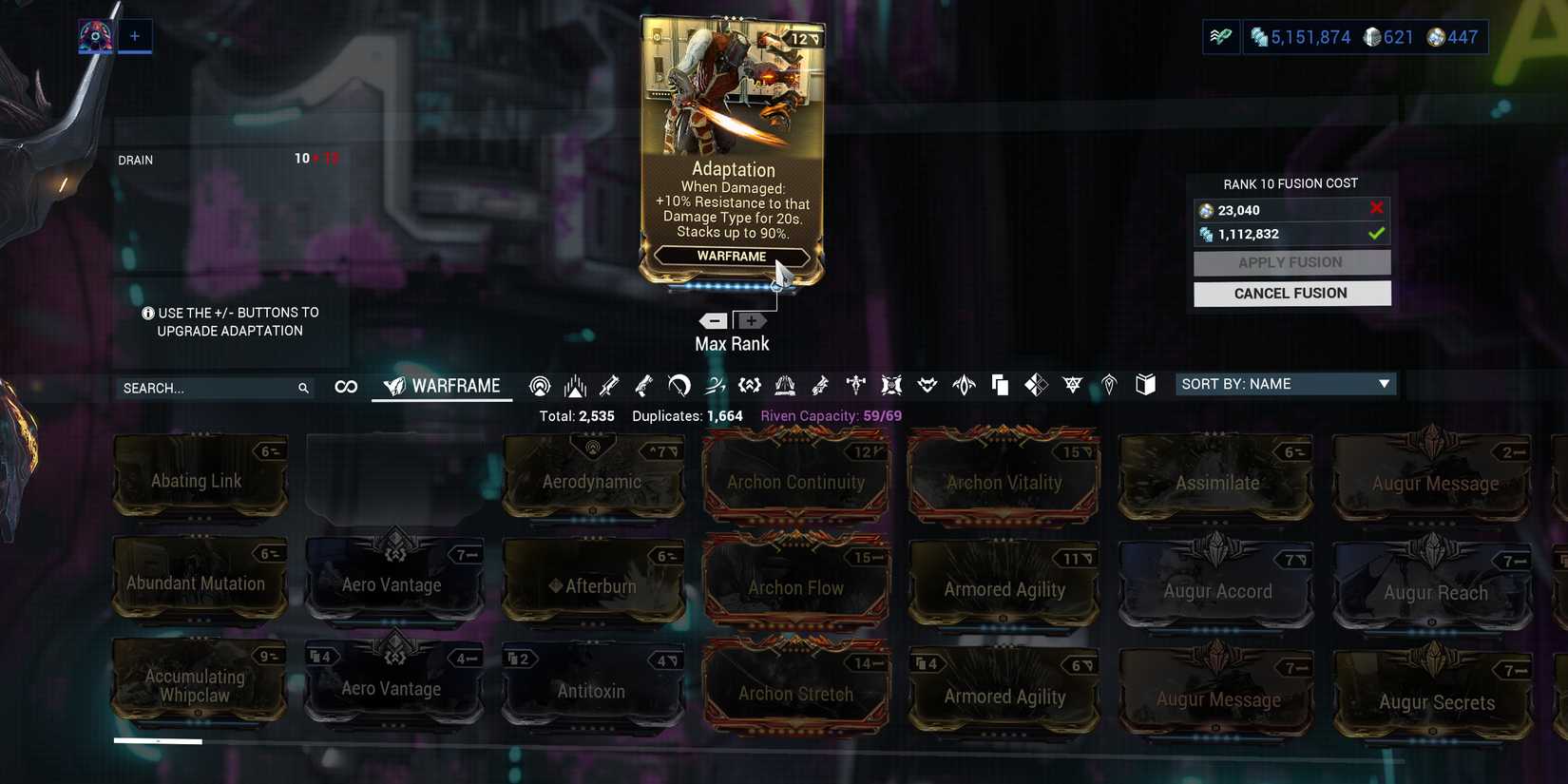Toggle off platinum cost via red X
This screenshot has height=784, width=1568.
coord(1377,208)
